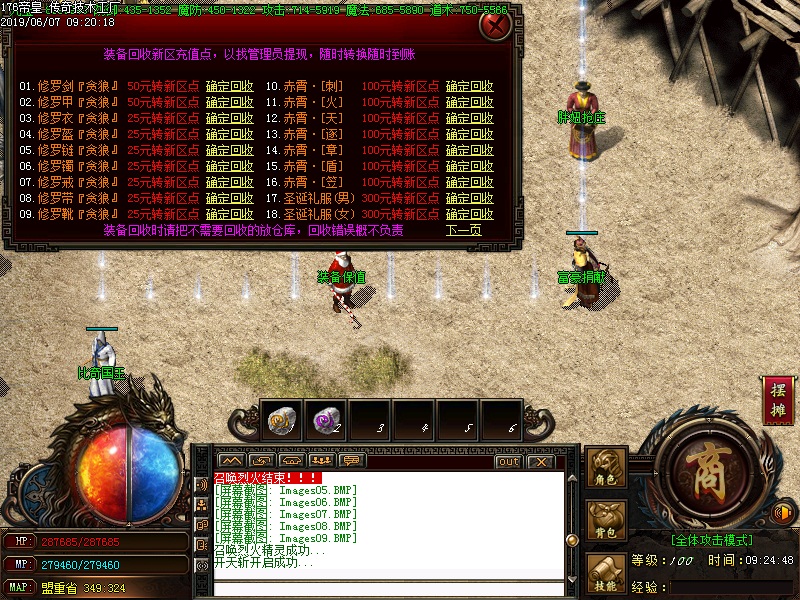The image size is (800, 600).
Task: Confirm recycling of 修罗剑『贪狼』
Action: click(230, 87)
